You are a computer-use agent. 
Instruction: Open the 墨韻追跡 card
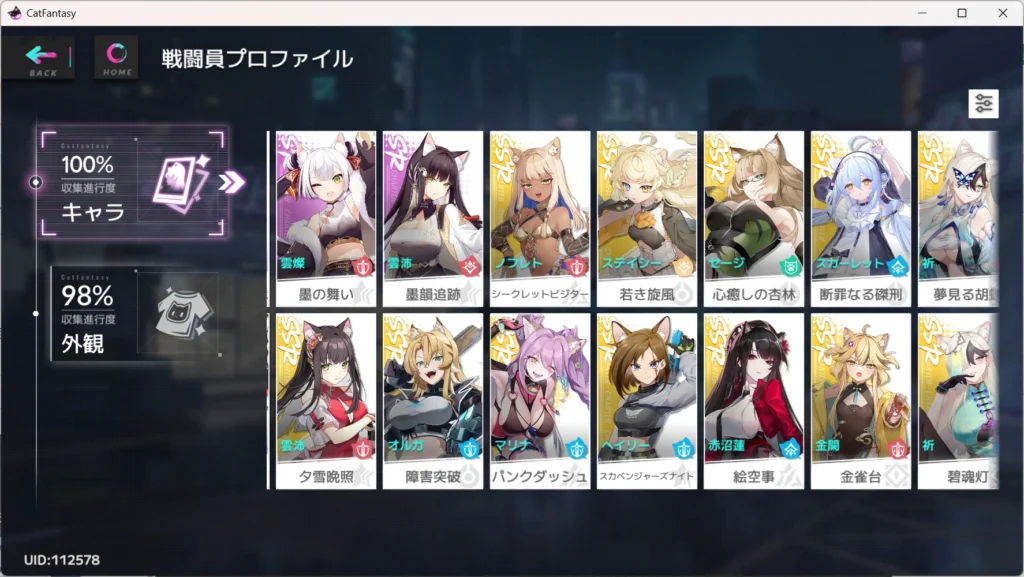(433, 219)
